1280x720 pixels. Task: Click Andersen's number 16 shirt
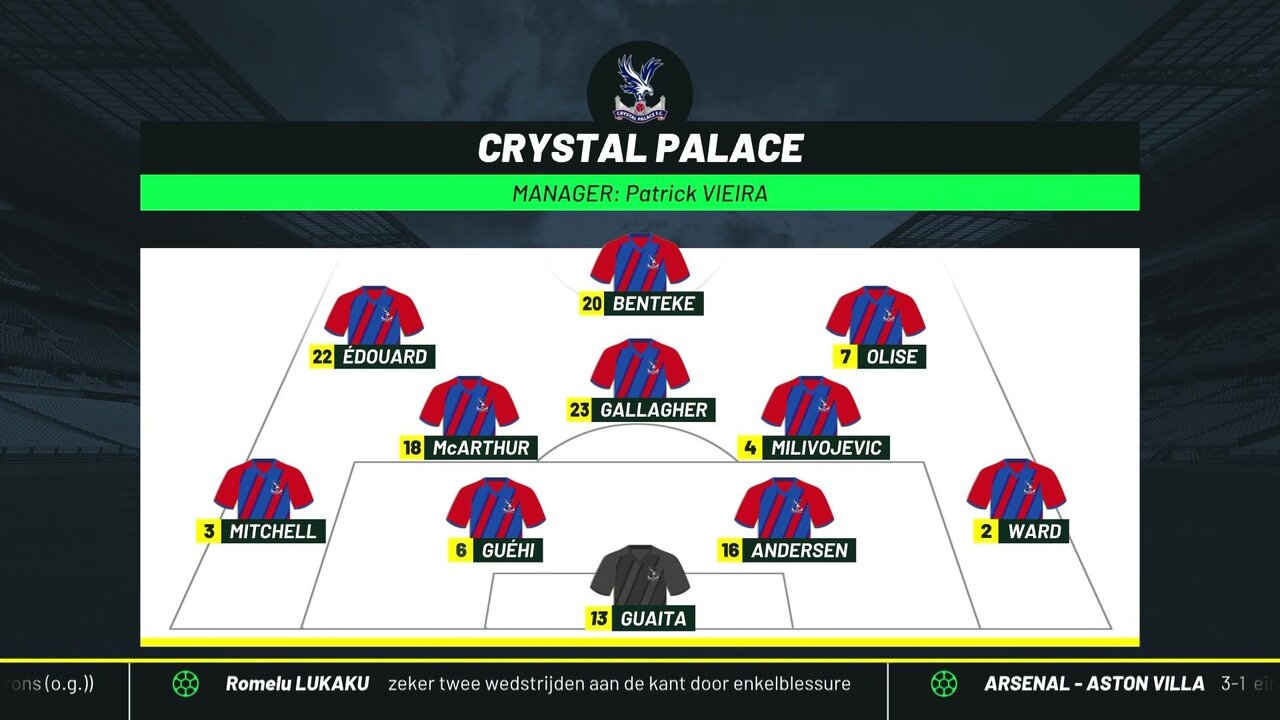tap(784, 510)
